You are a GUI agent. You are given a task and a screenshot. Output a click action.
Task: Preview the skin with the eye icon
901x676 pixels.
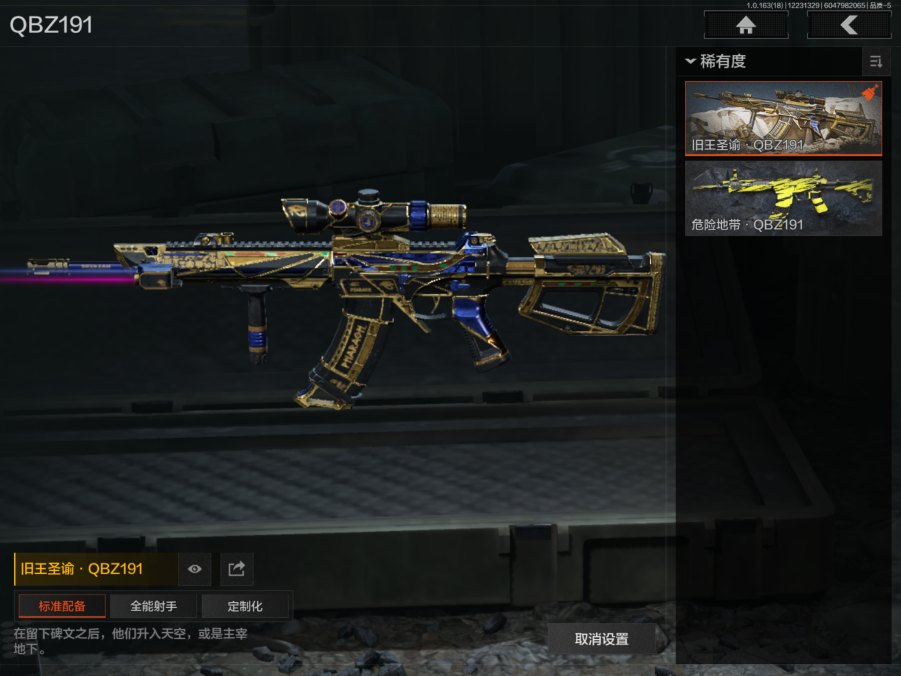[x=195, y=569]
